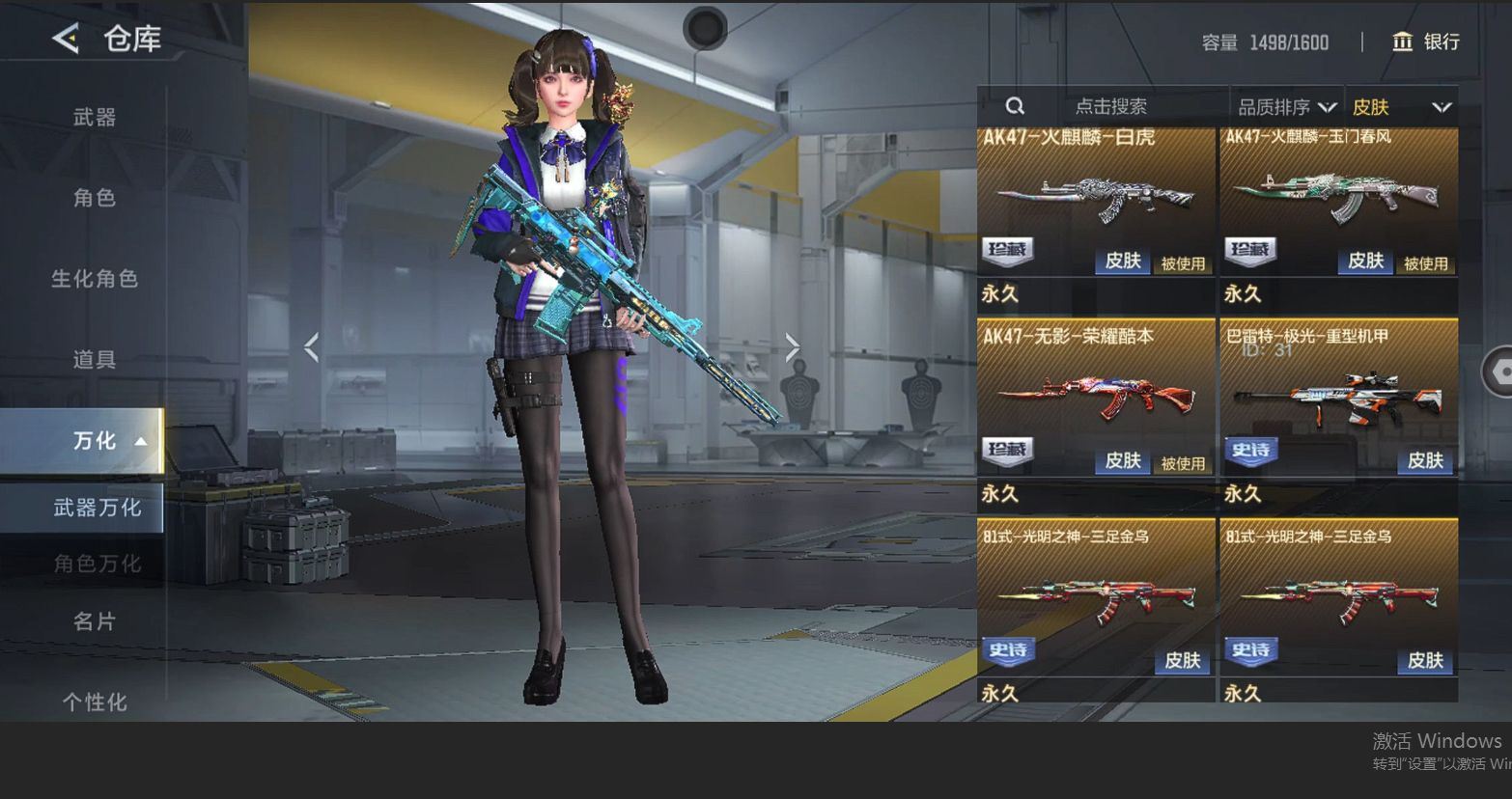Rotate character with the left arrow
This screenshot has width=1512, height=799.
pyautogui.click(x=311, y=347)
